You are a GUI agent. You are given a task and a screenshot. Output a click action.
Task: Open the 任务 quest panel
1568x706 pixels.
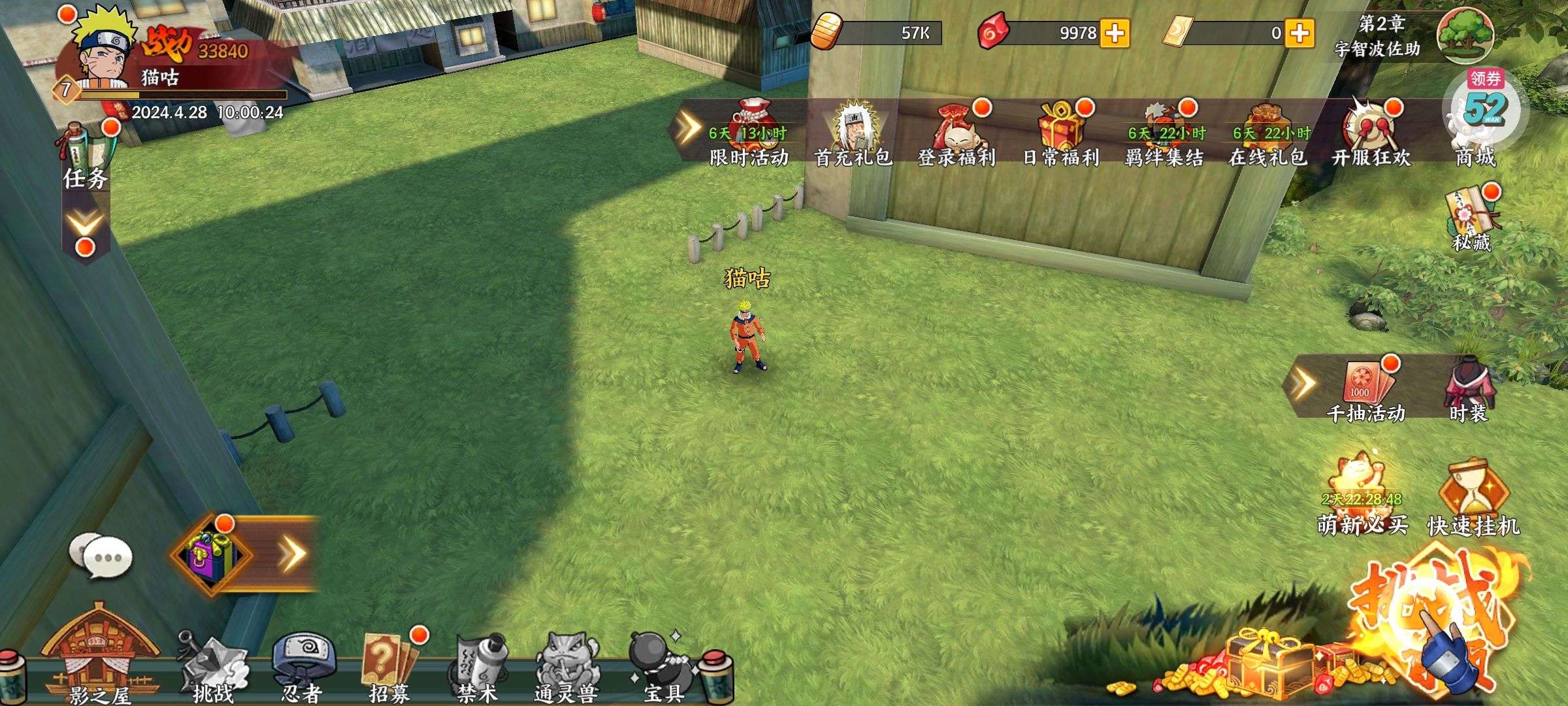pyautogui.click(x=86, y=157)
